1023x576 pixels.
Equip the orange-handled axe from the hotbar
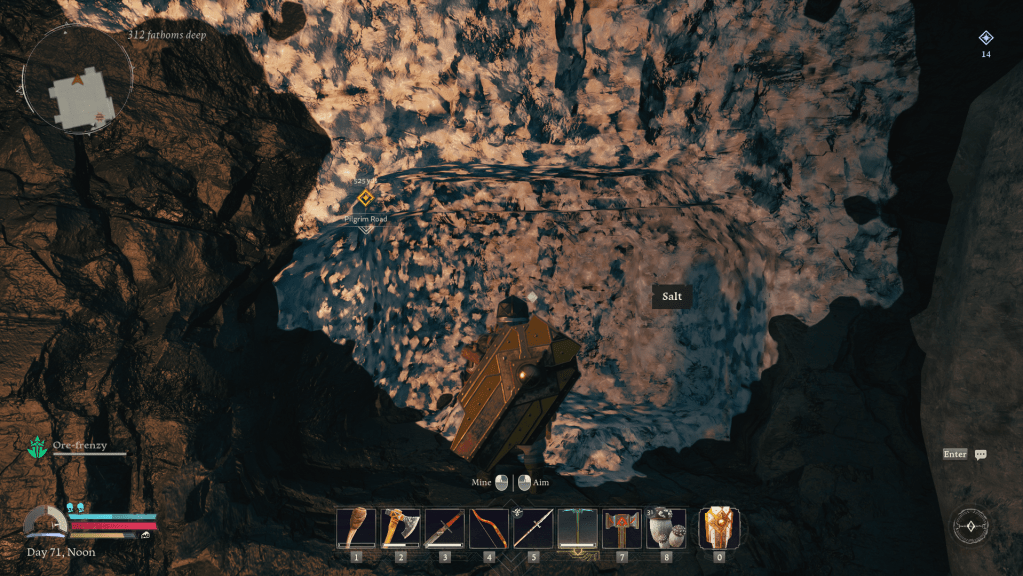(x=400, y=528)
